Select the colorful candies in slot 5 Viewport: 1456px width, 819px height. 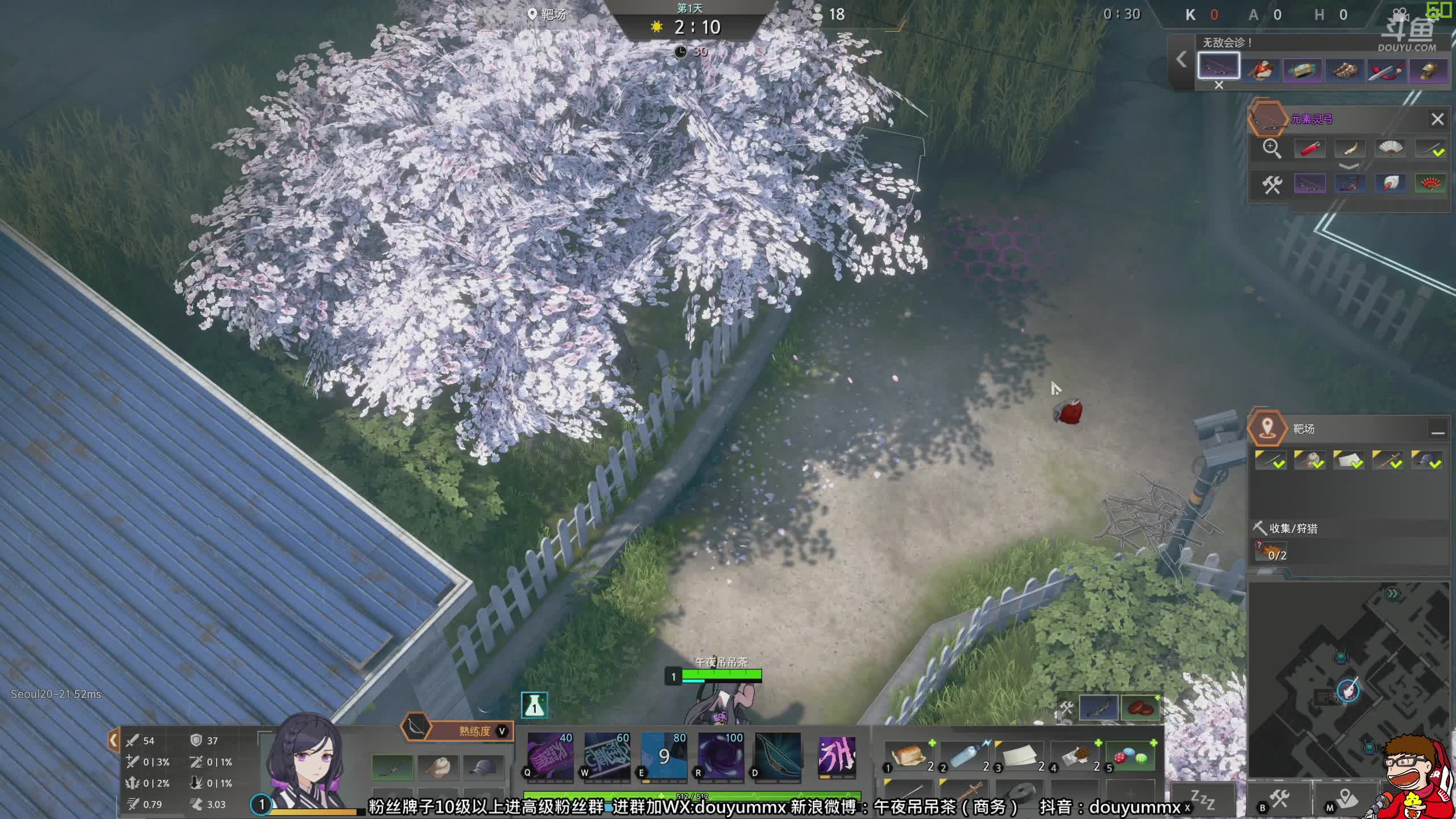click(x=1131, y=756)
